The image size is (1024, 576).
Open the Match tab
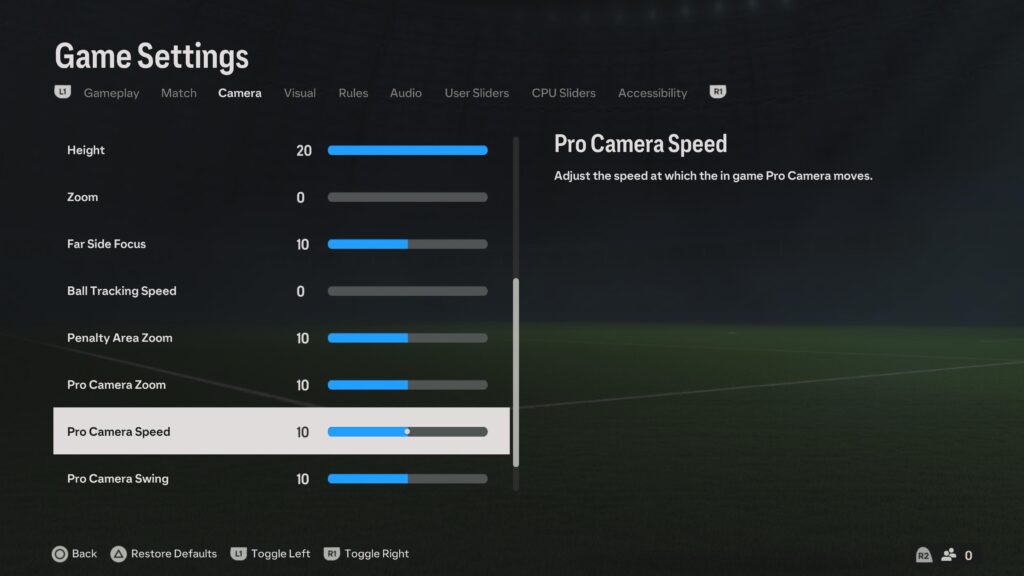(x=179, y=93)
